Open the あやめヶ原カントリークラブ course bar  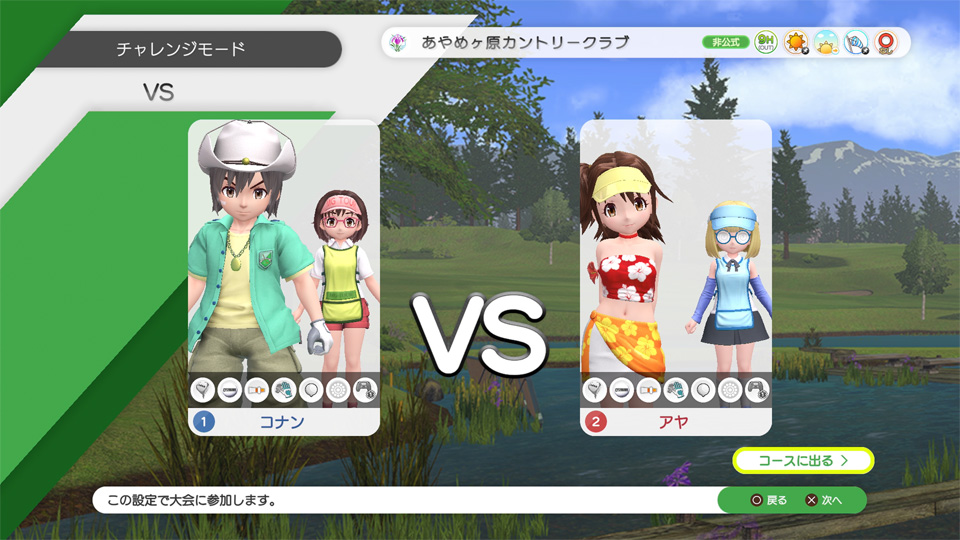coord(540,43)
